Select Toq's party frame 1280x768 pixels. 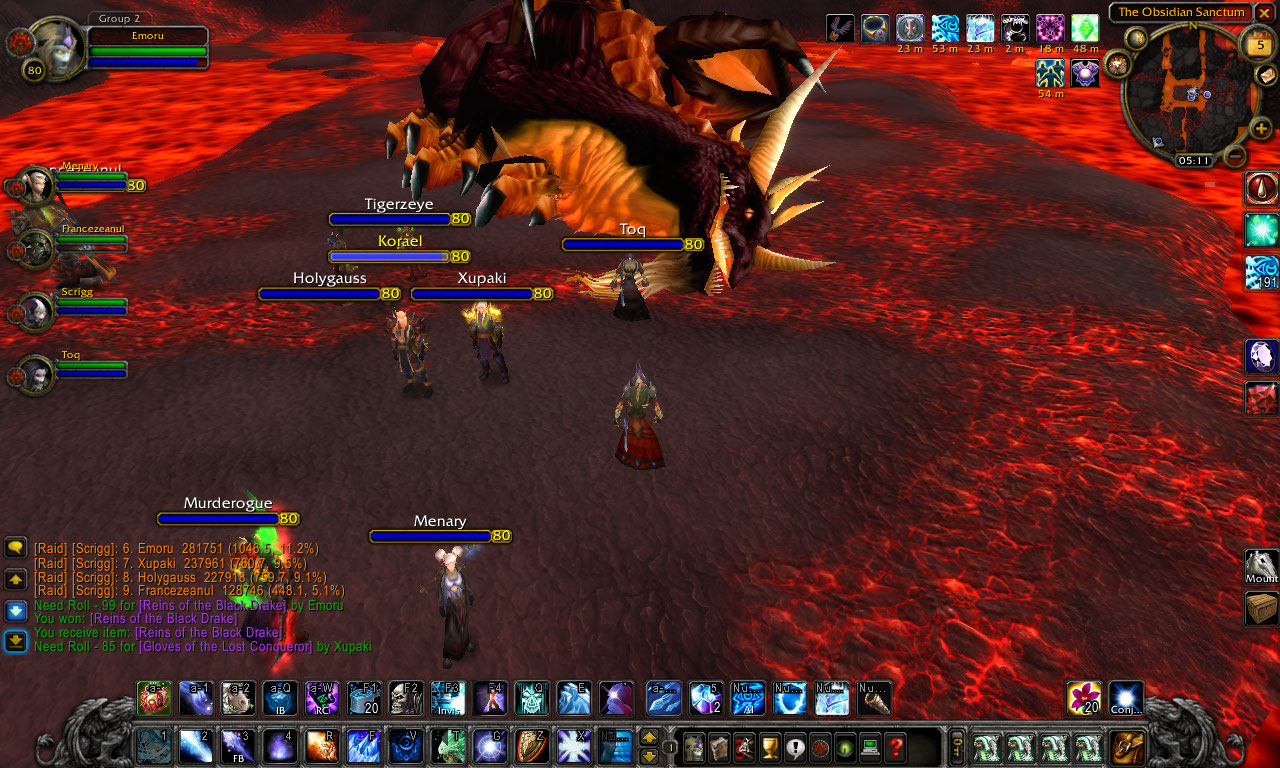click(x=37, y=376)
